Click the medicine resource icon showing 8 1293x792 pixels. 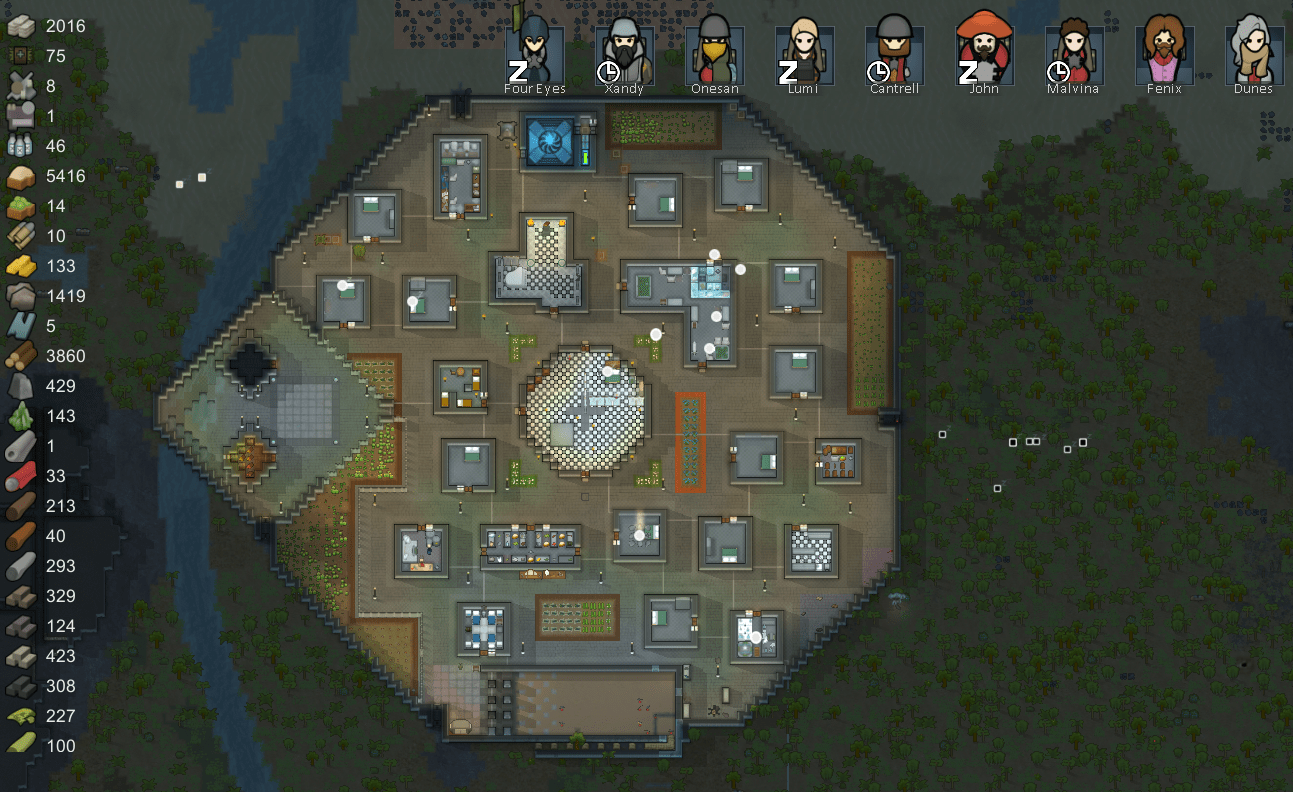point(20,86)
